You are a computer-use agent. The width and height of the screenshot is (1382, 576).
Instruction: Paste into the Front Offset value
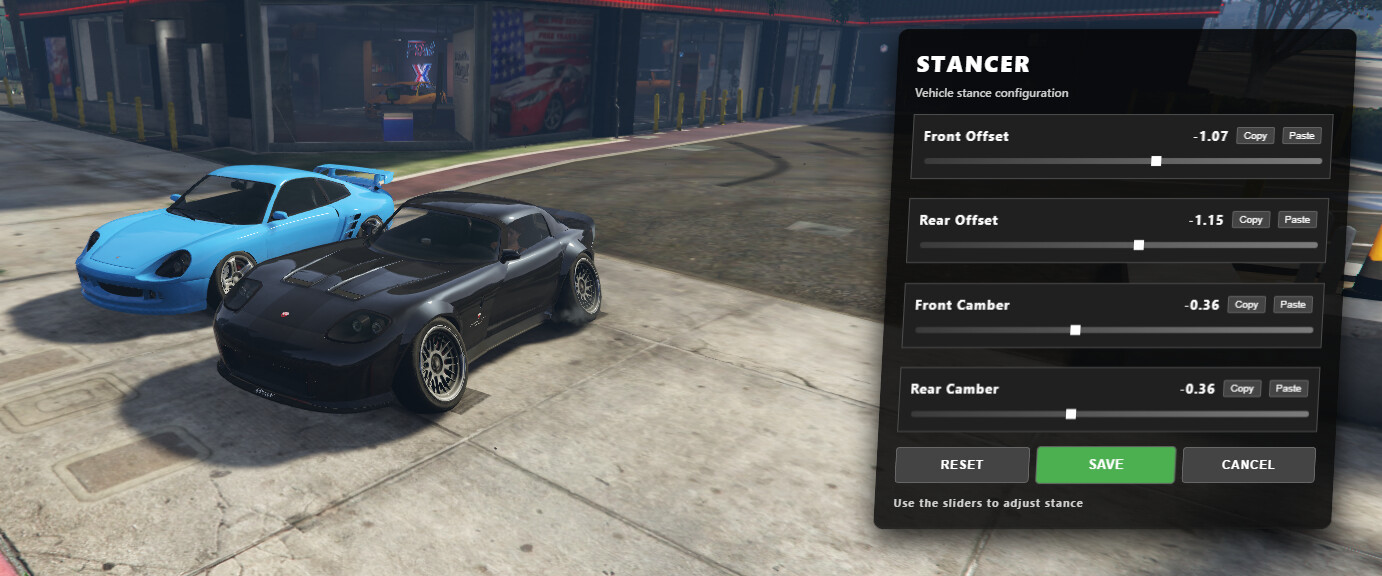click(1301, 136)
